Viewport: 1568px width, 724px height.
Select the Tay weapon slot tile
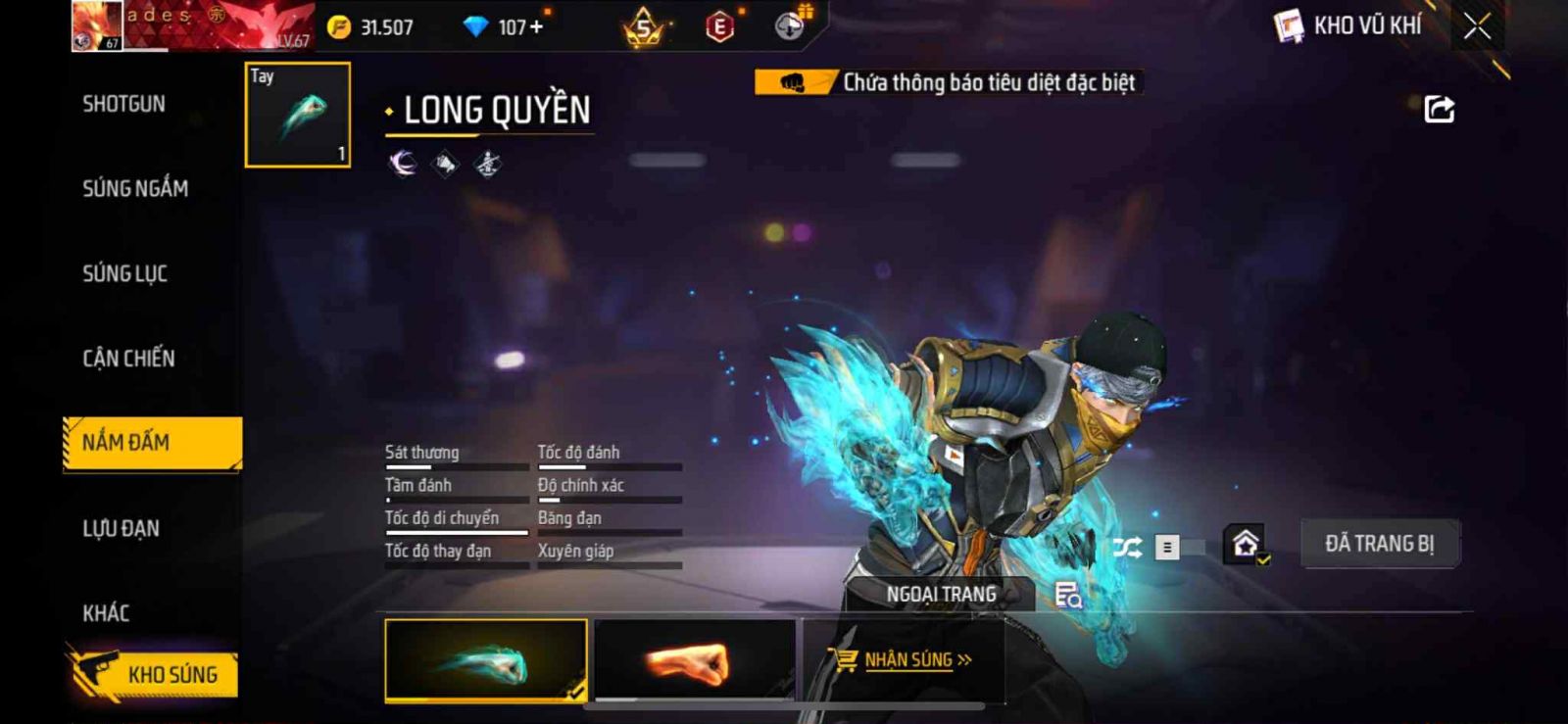[x=298, y=115]
